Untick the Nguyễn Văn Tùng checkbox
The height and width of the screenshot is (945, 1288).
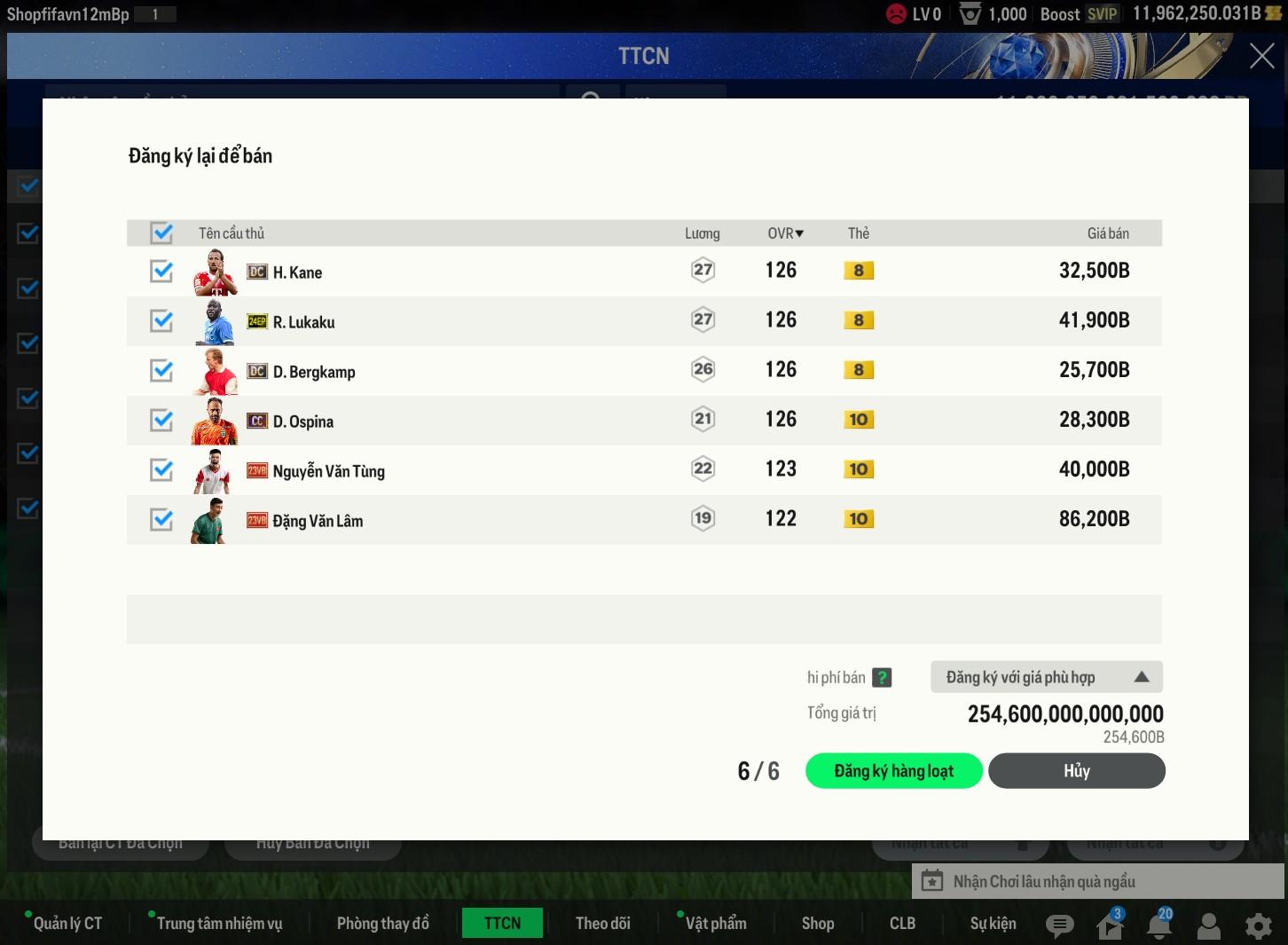click(161, 470)
